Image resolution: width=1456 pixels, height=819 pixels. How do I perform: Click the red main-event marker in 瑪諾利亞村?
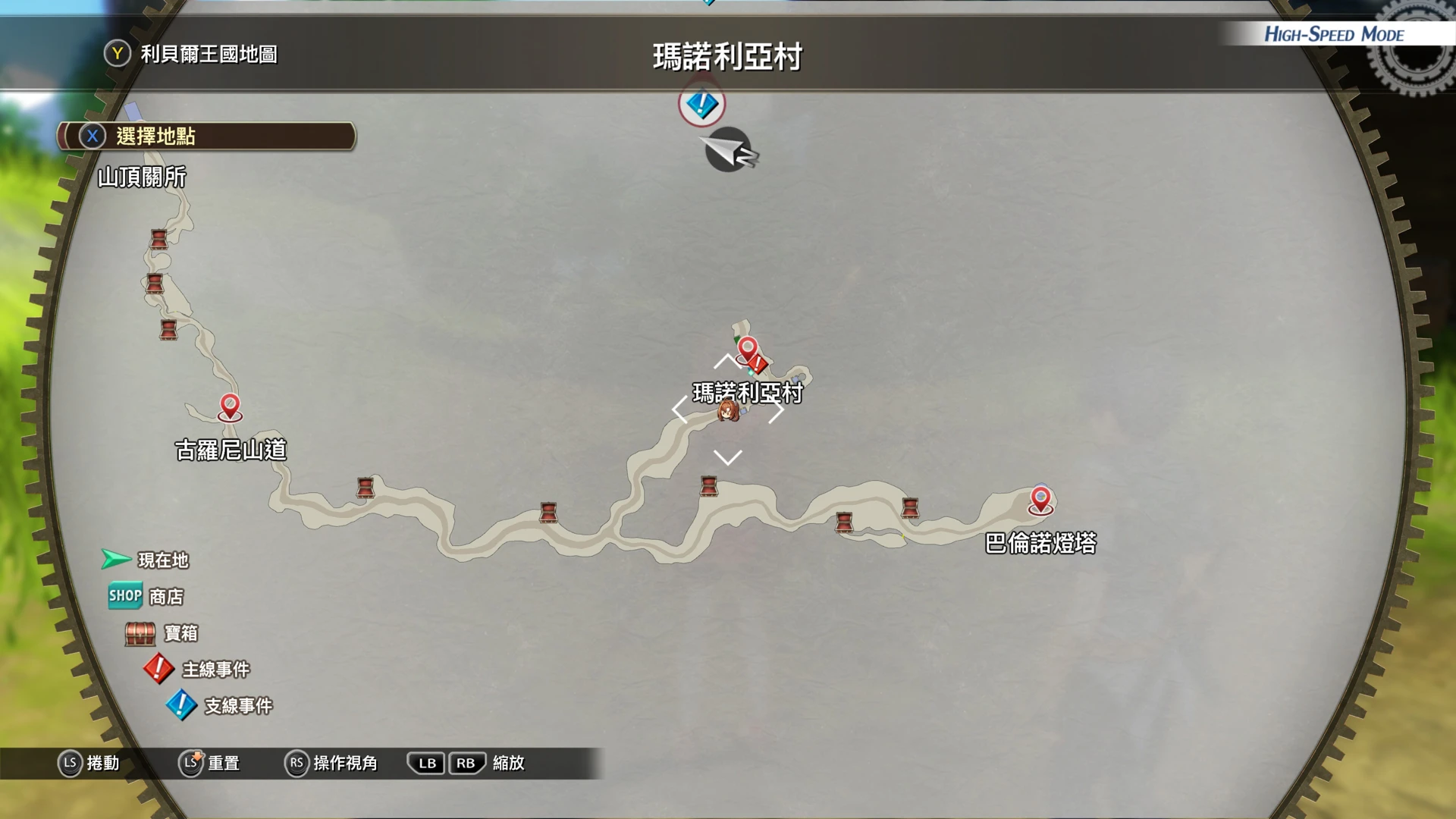pyautogui.click(x=758, y=364)
